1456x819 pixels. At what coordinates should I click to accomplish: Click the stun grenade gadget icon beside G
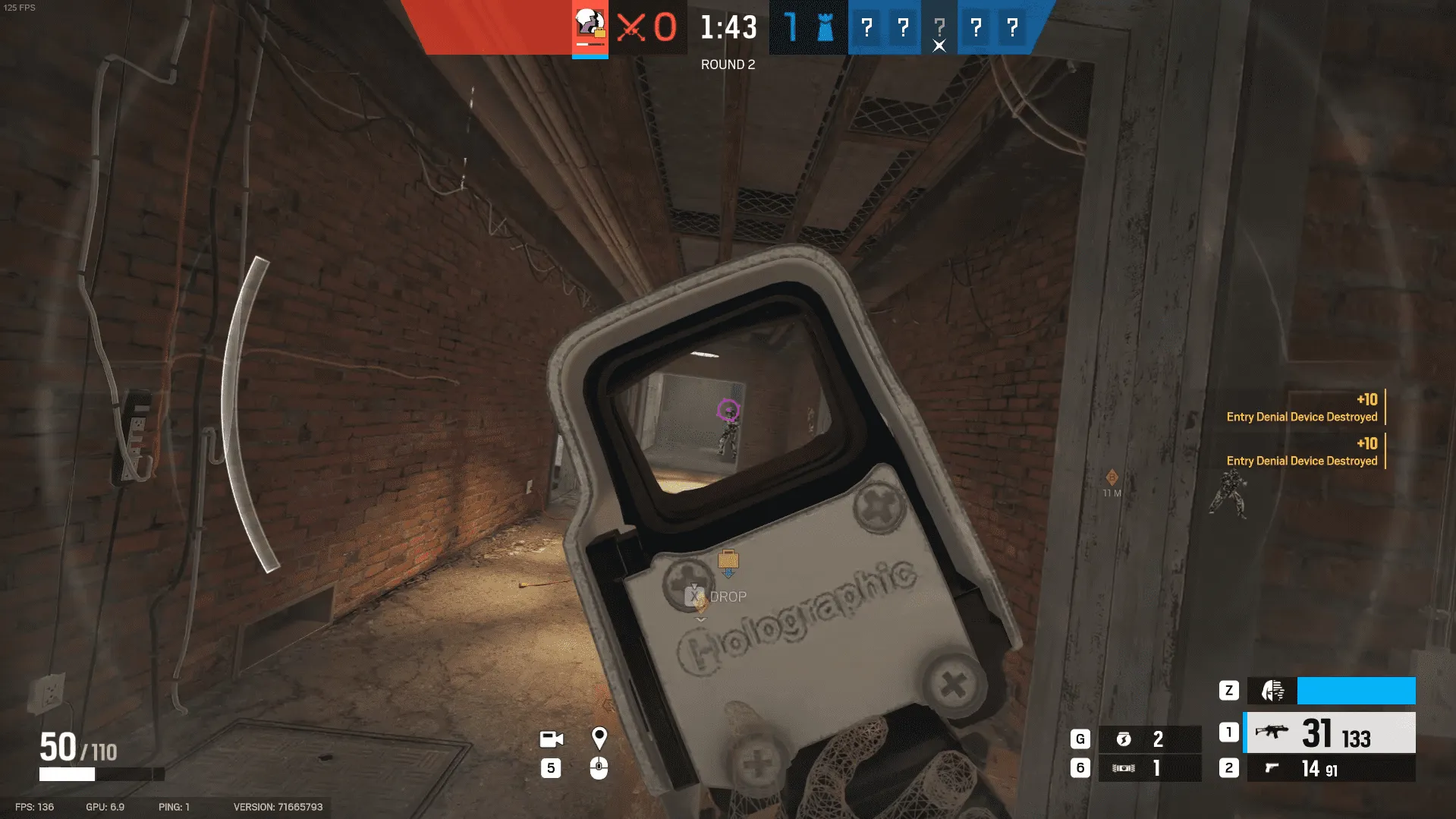pyautogui.click(x=1125, y=738)
